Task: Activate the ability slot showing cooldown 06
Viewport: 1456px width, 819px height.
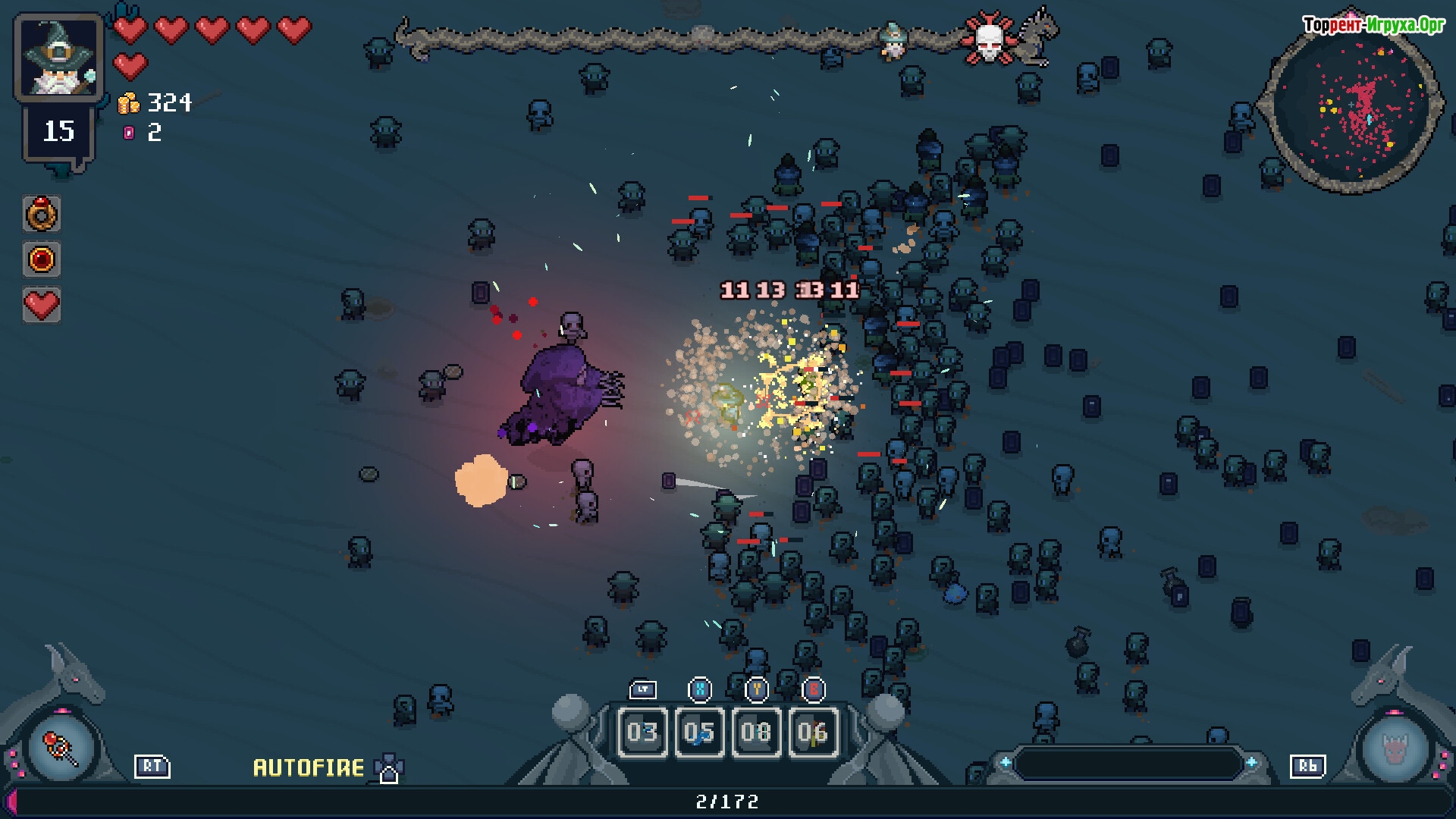Action: pyautogui.click(x=813, y=732)
